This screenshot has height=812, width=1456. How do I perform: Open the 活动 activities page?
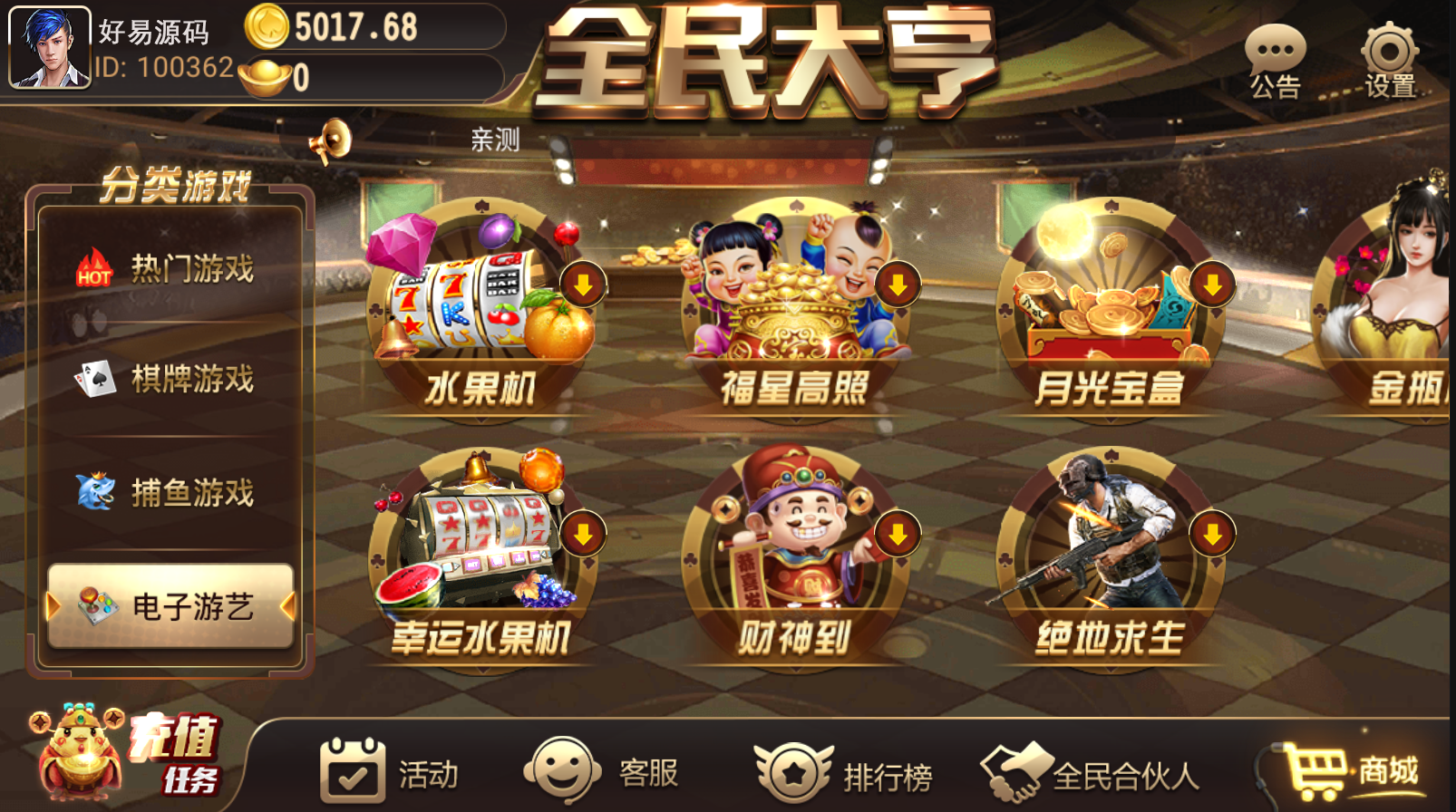point(390,770)
